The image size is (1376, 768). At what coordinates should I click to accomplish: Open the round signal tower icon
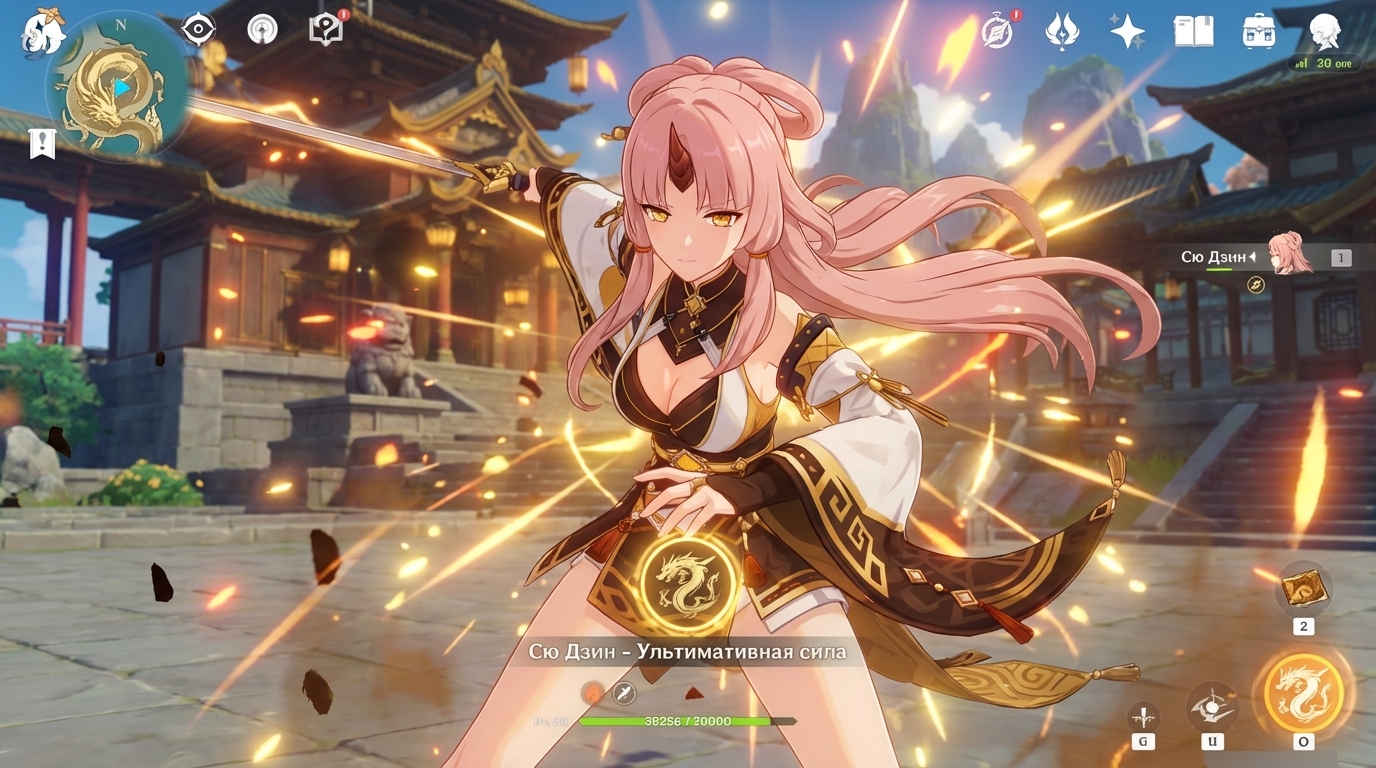click(262, 29)
